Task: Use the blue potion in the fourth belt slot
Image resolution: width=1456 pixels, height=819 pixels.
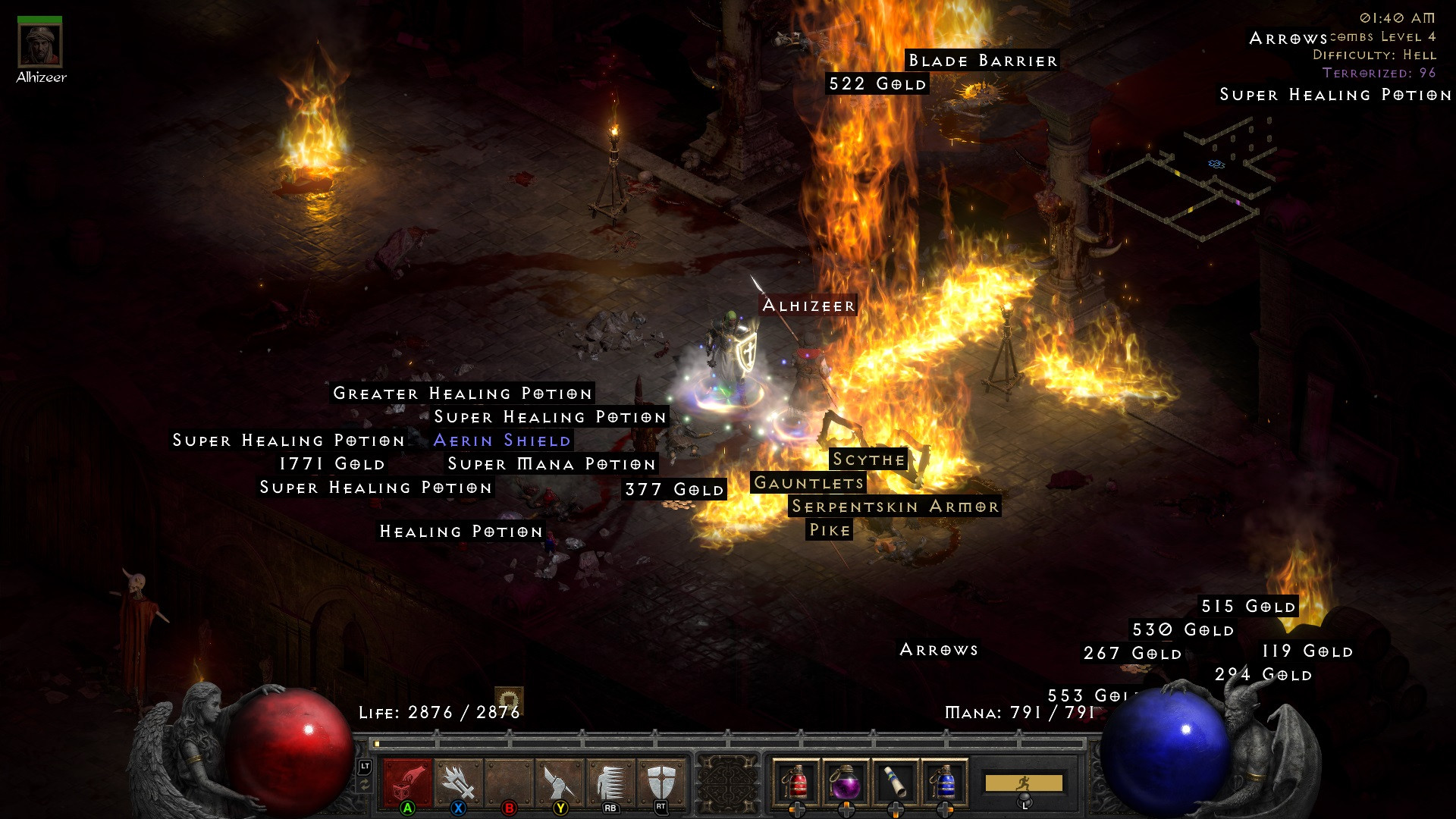Action: pyautogui.click(x=943, y=781)
